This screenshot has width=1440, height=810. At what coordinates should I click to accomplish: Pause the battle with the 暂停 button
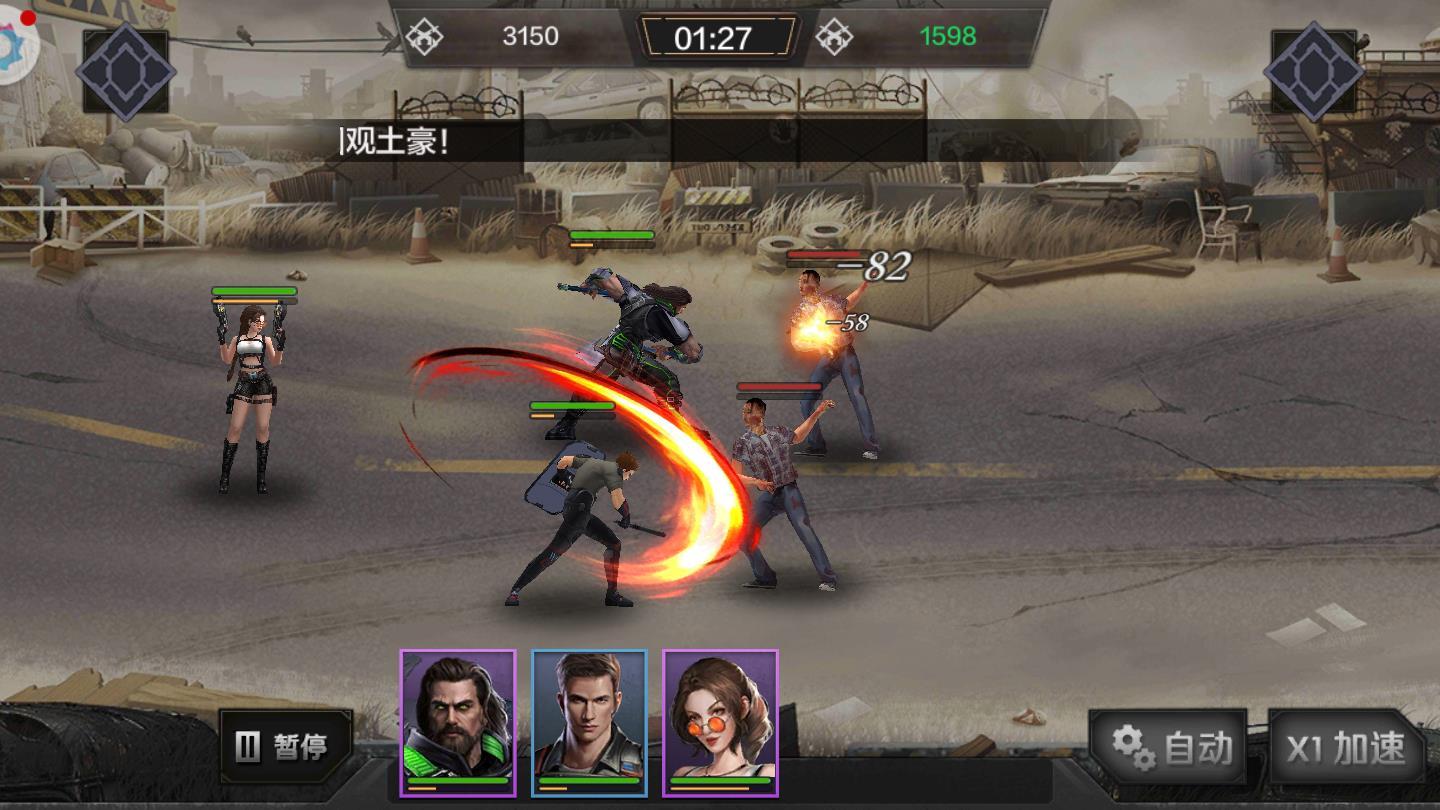pyautogui.click(x=285, y=746)
